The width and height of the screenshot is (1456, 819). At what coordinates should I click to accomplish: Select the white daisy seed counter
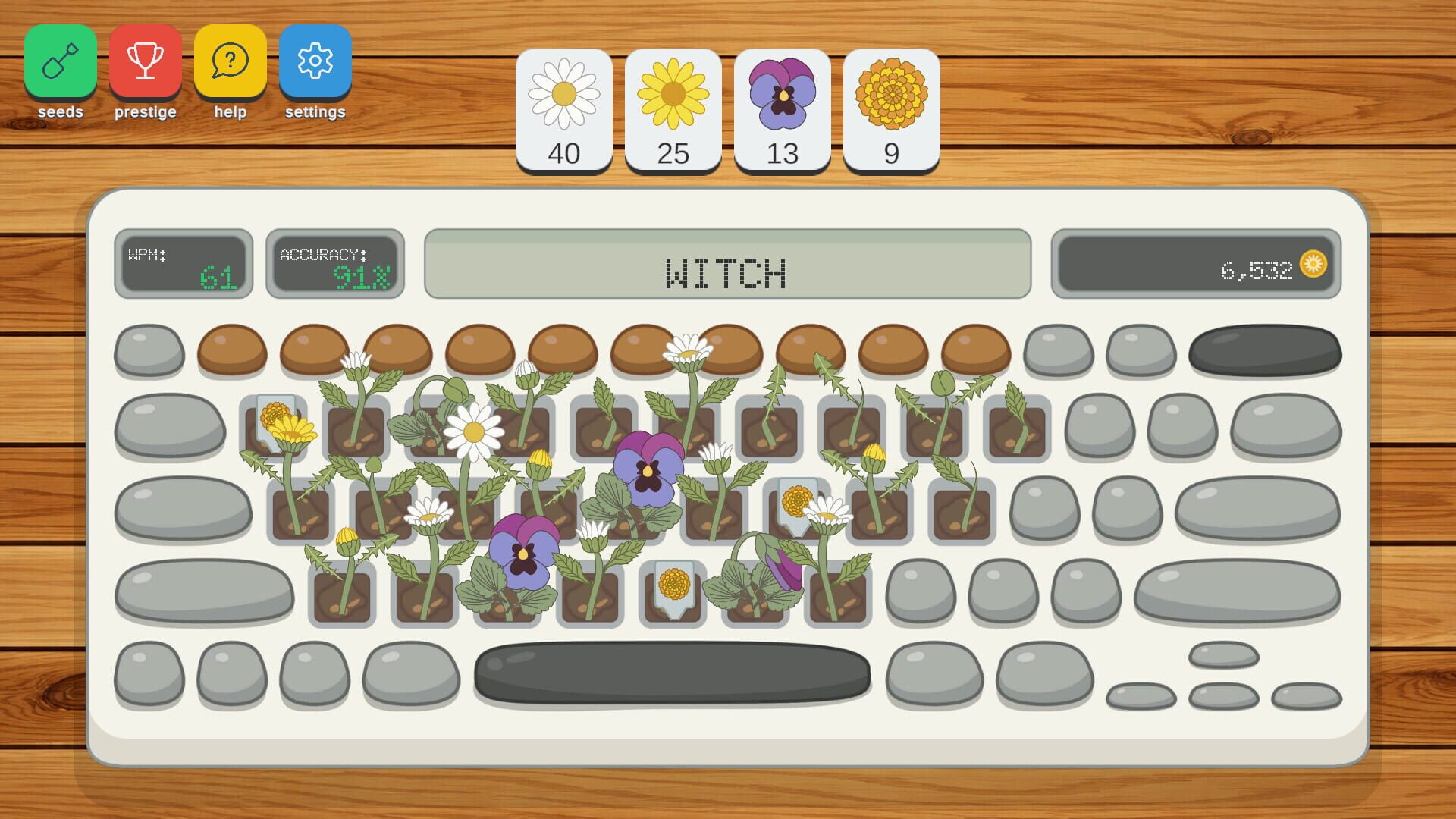point(563,106)
